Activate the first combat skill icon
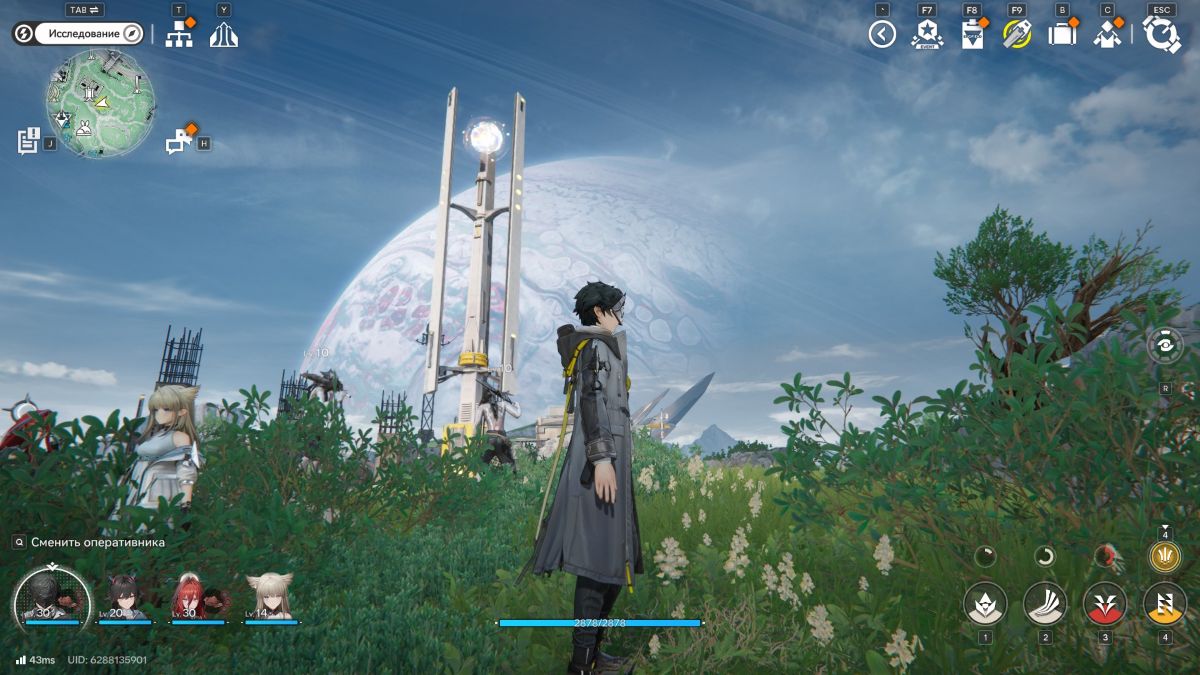This screenshot has height=675, width=1200. [x=985, y=603]
